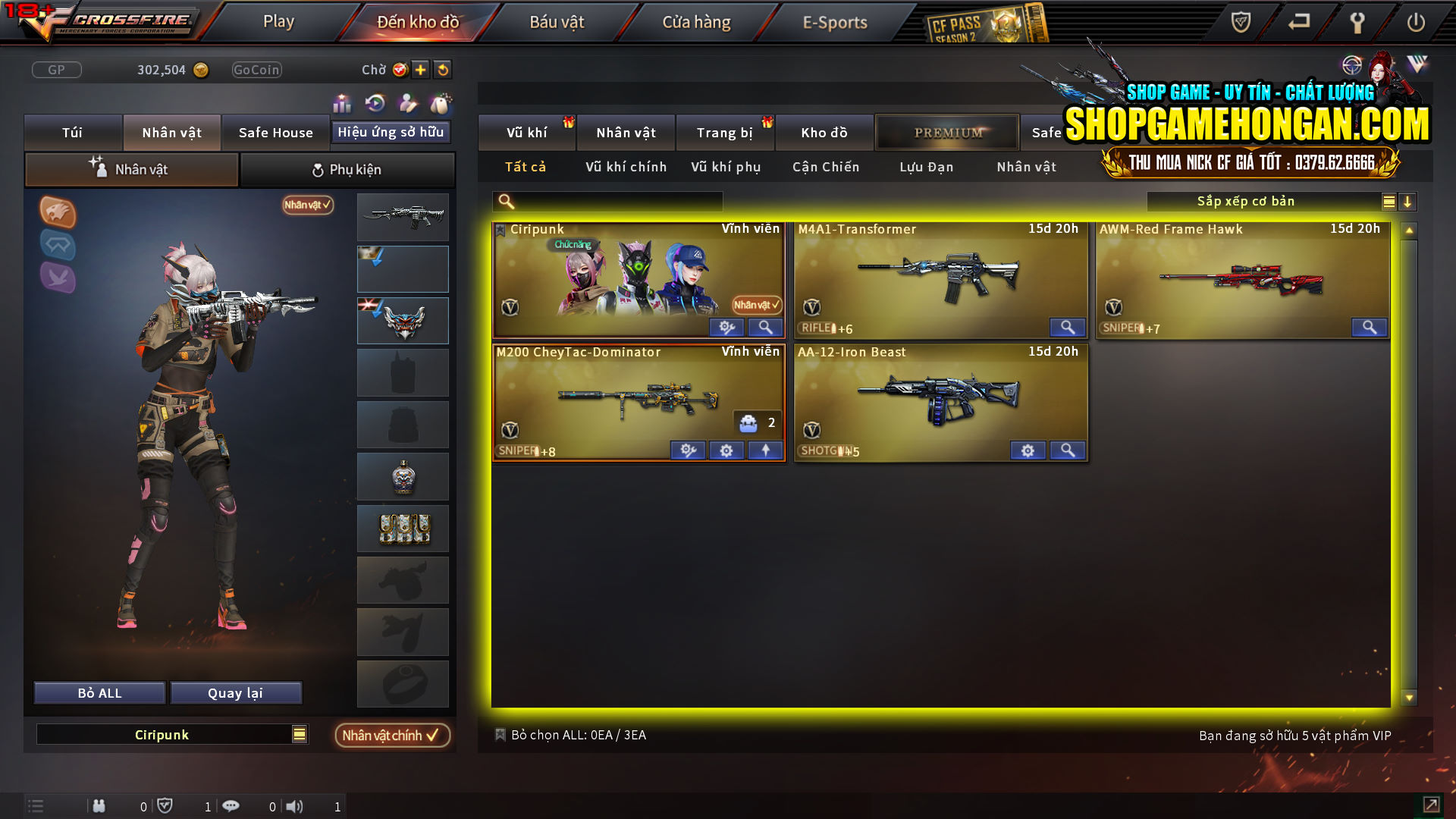
Task: Select the Vũ khí phụ filter tab
Action: coord(724,167)
